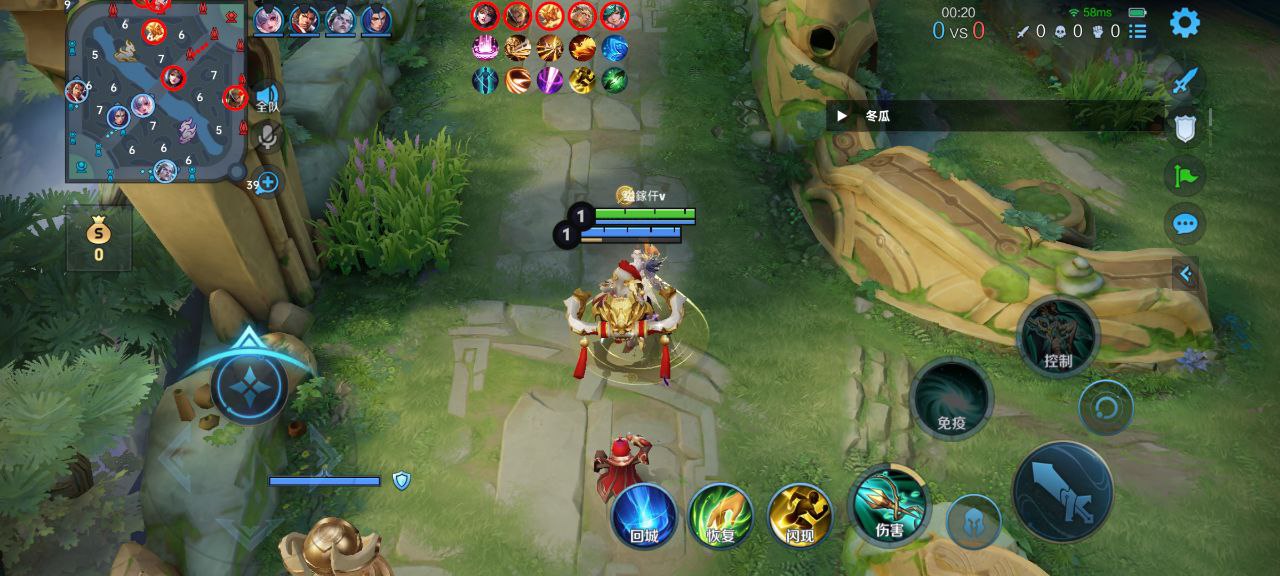
Task: Open the chat bubble quick messages
Action: (x=1185, y=223)
